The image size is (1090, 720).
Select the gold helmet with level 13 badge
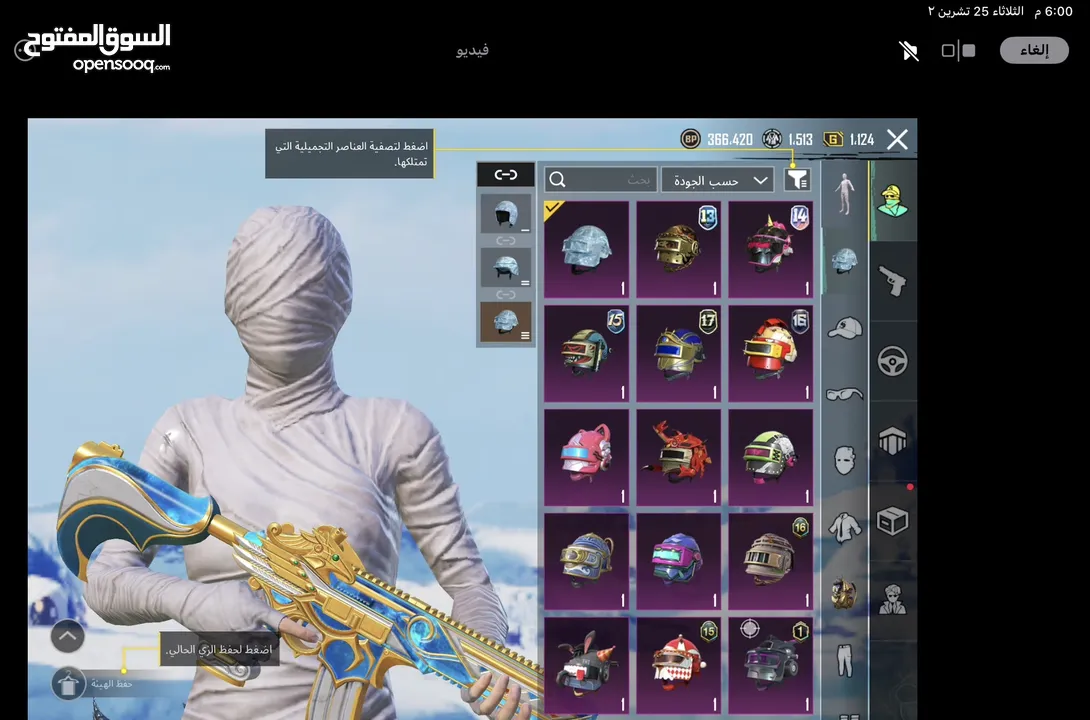click(x=679, y=249)
